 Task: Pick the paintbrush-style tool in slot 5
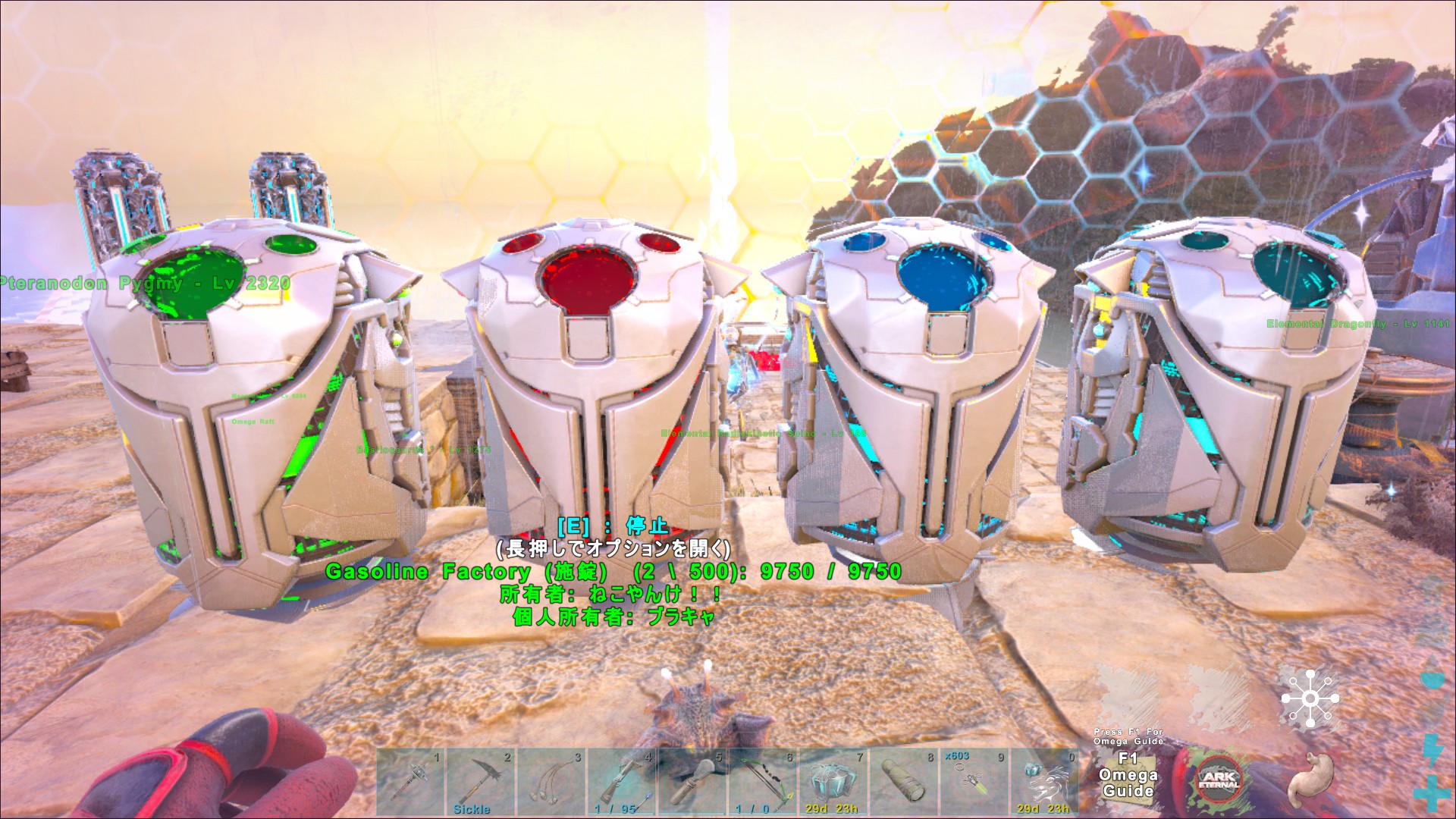point(692,781)
